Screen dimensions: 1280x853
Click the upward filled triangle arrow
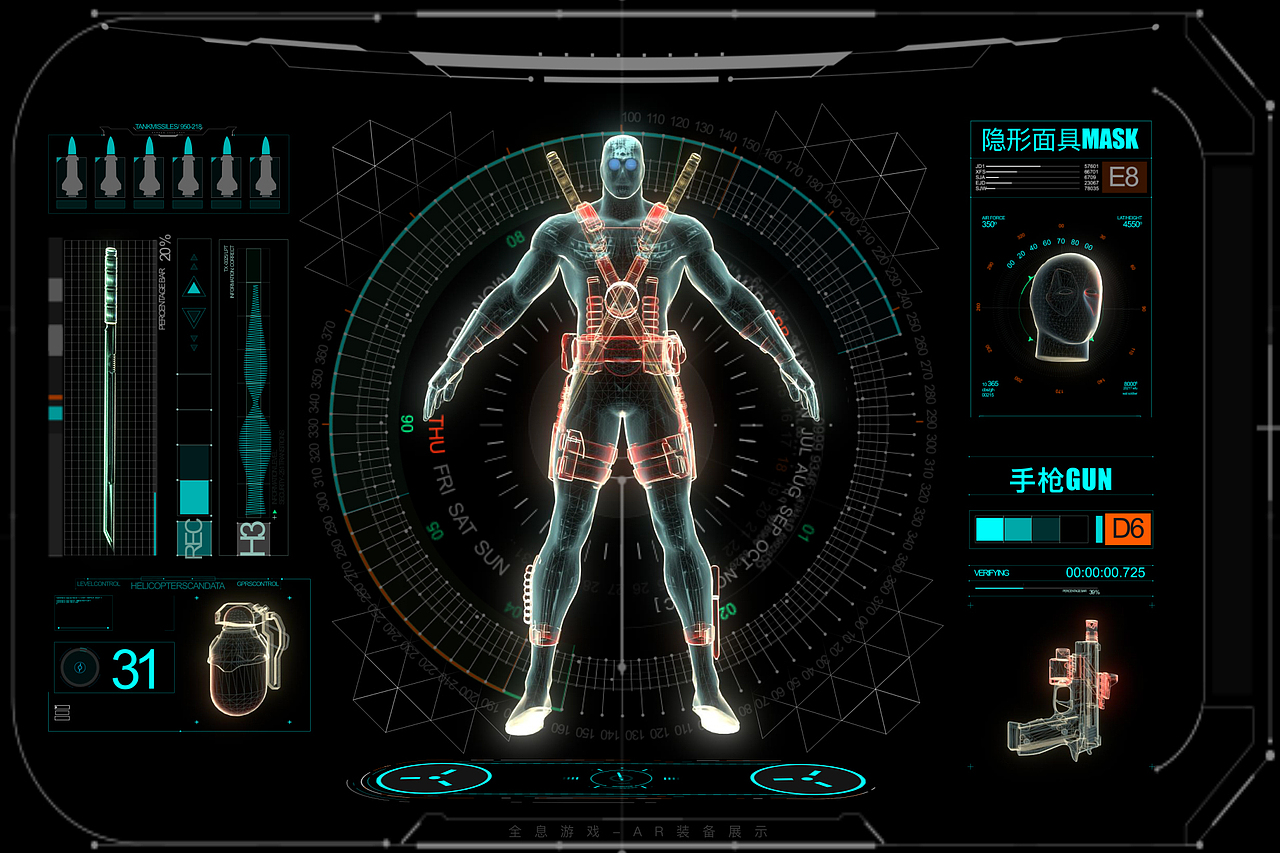coord(194,289)
